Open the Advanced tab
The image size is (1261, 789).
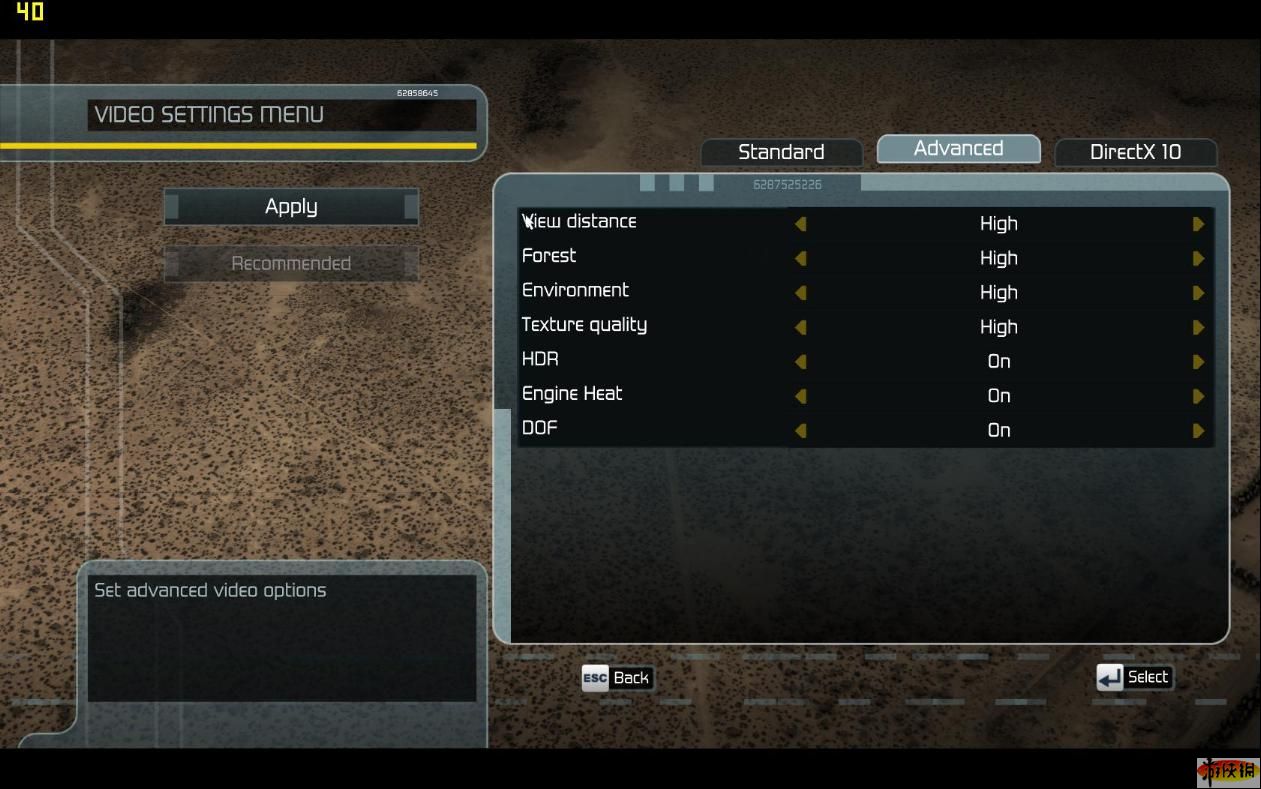click(x=958, y=149)
